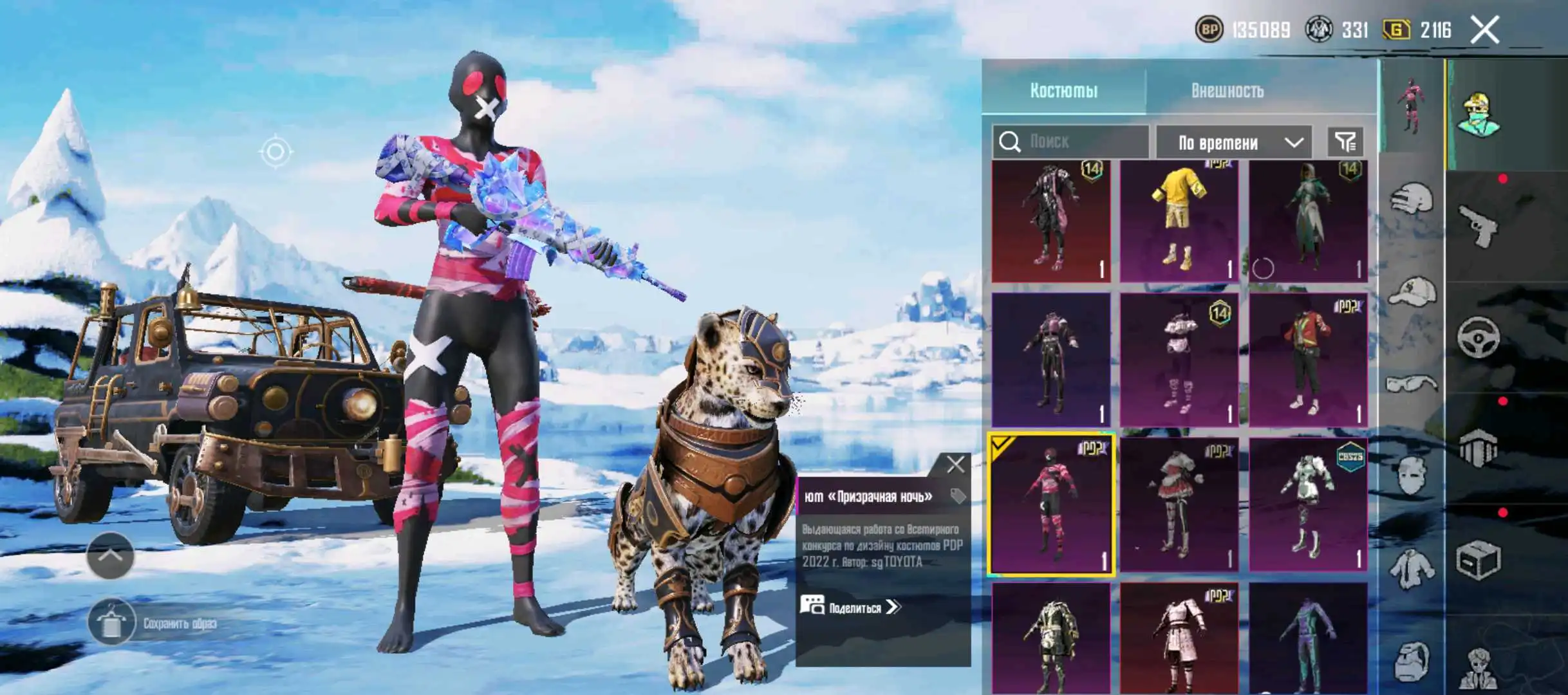Close the costume description popup
The image size is (1568, 695).
coord(955,464)
